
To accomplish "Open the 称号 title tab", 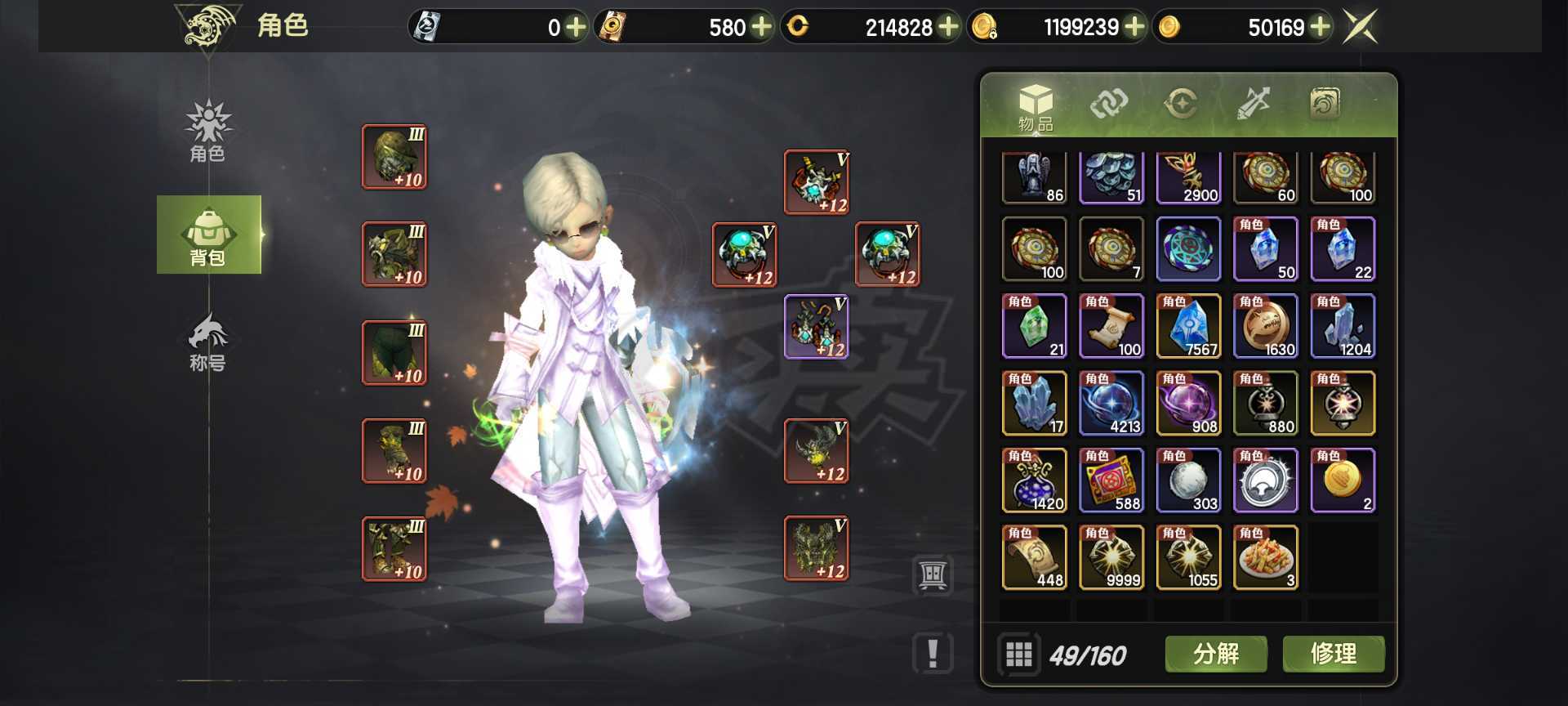I will [208, 342].
